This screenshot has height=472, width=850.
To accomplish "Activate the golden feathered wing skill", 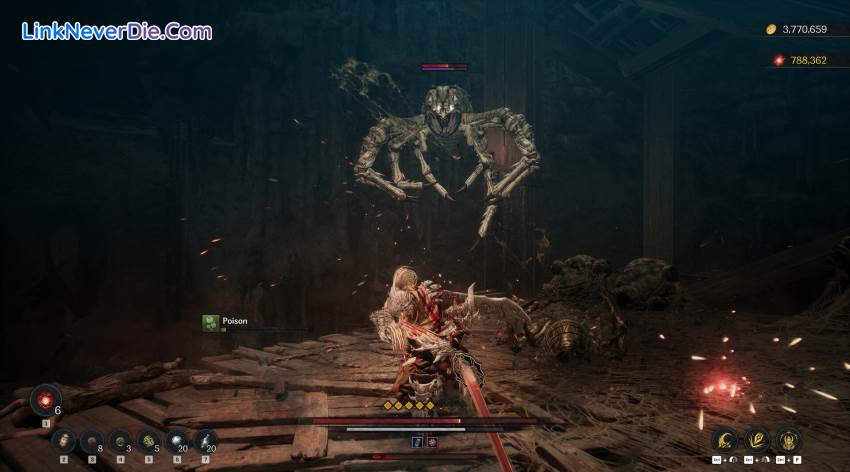I will [x=756, y=440].
